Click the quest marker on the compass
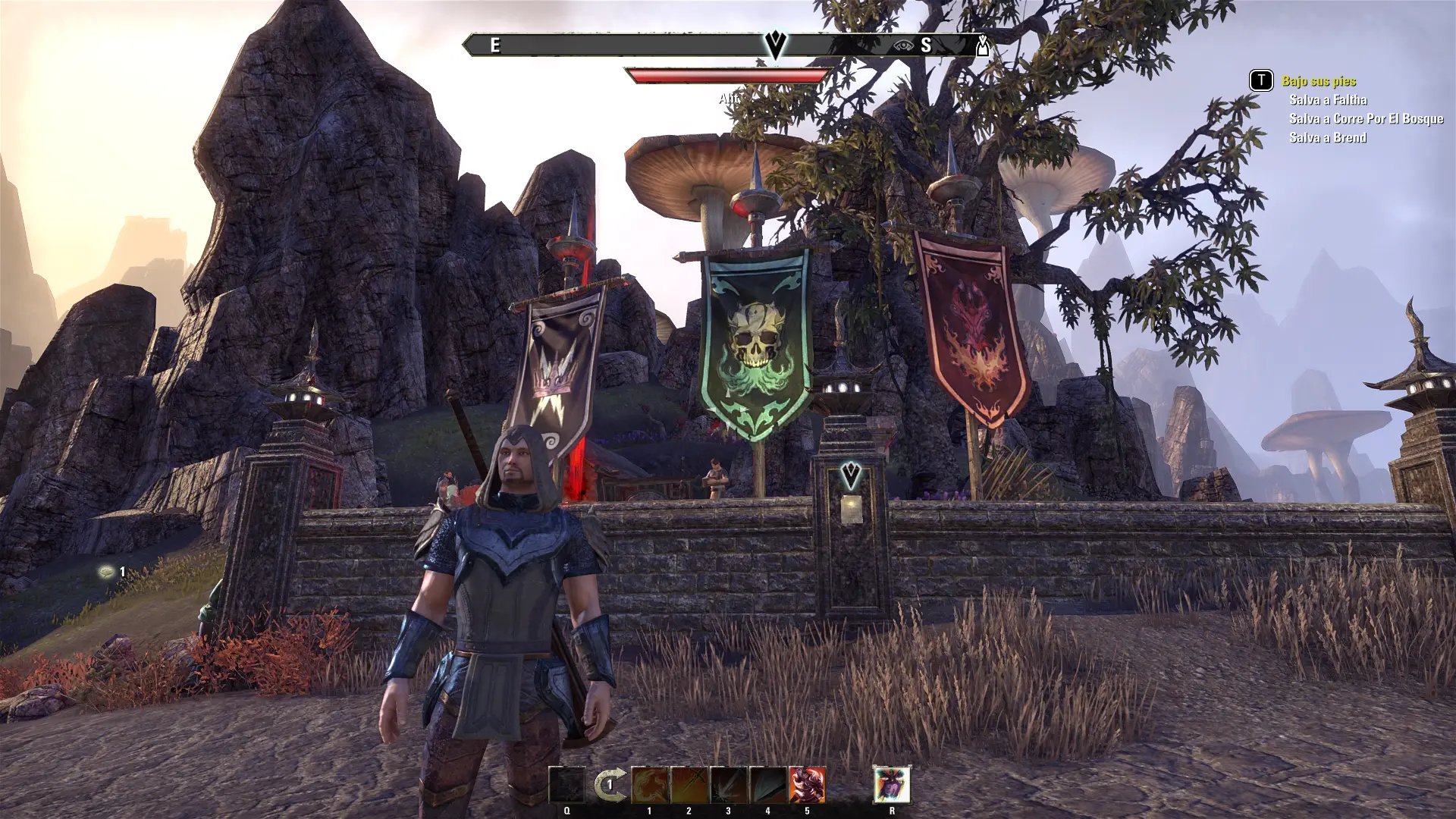 [x=775, y=44]
